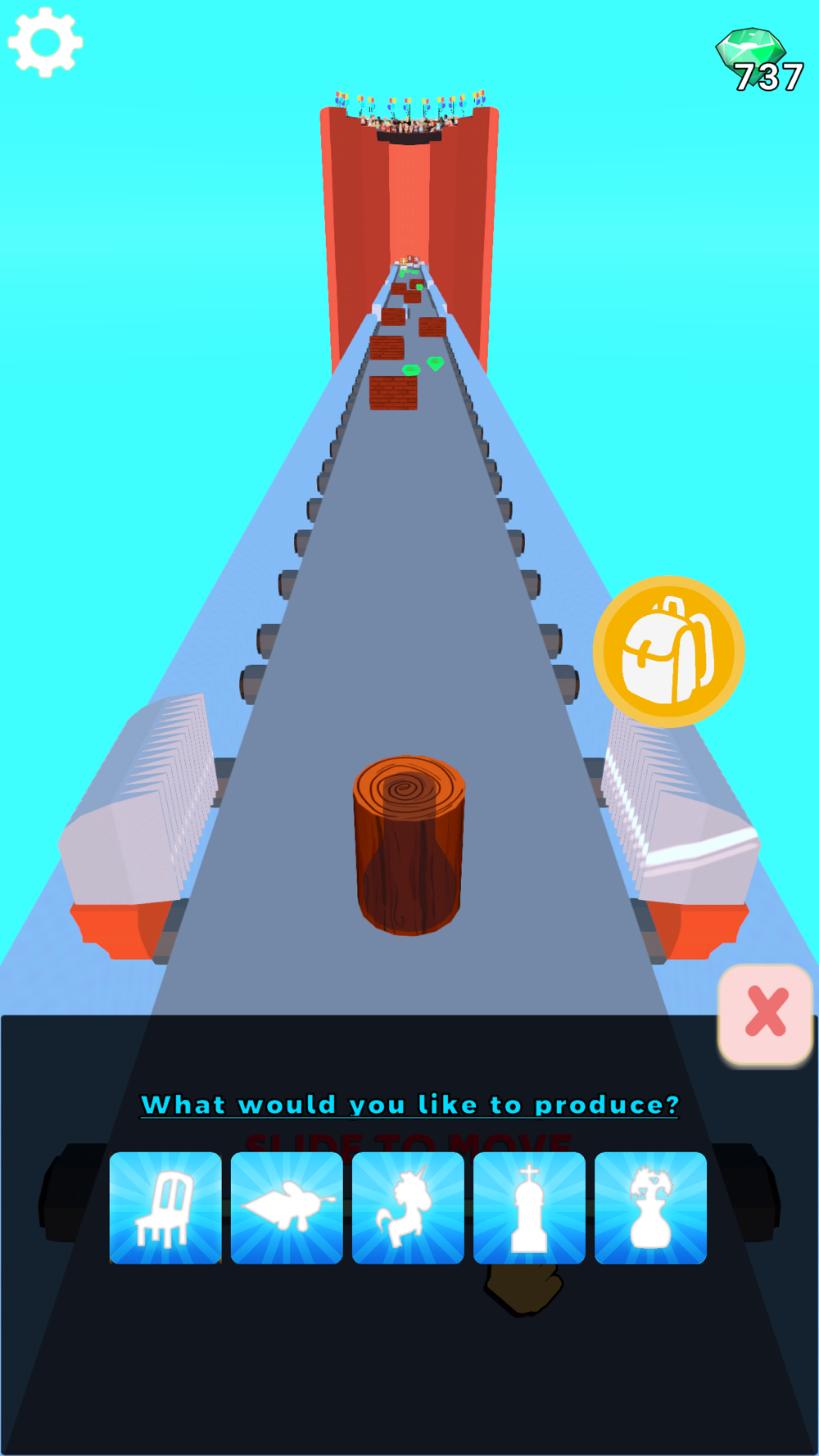Choose the tower with cross option
The height and width of the screenshot is (1456, 819).
pos(529,1208)
